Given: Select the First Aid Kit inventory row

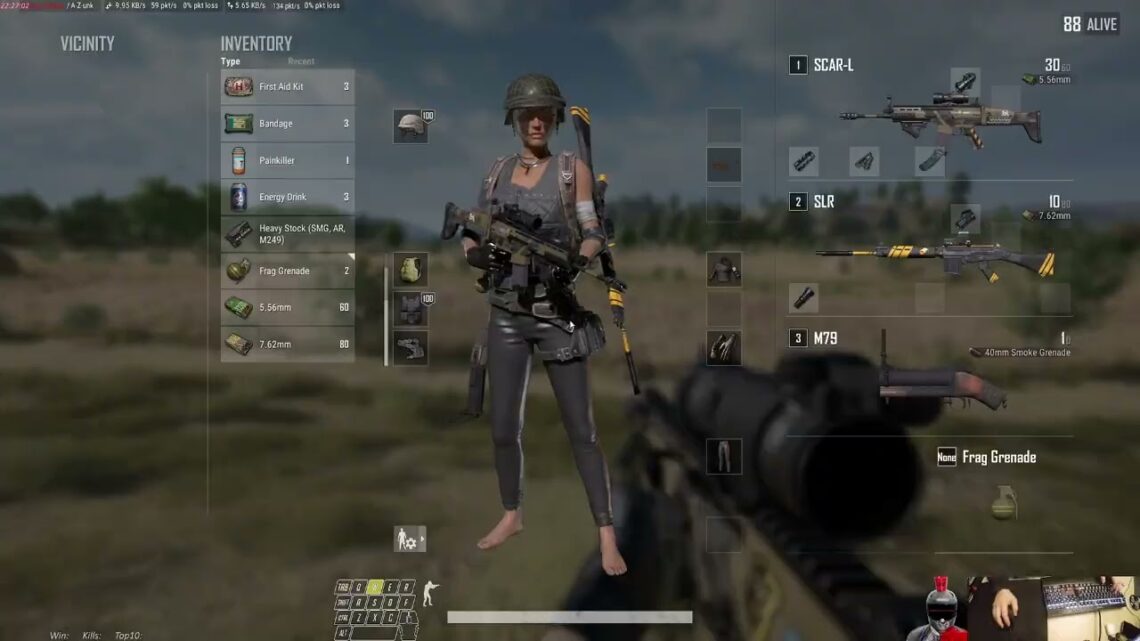Looking at the screenshot, I should pyautogui.click(x=287, y=87).
